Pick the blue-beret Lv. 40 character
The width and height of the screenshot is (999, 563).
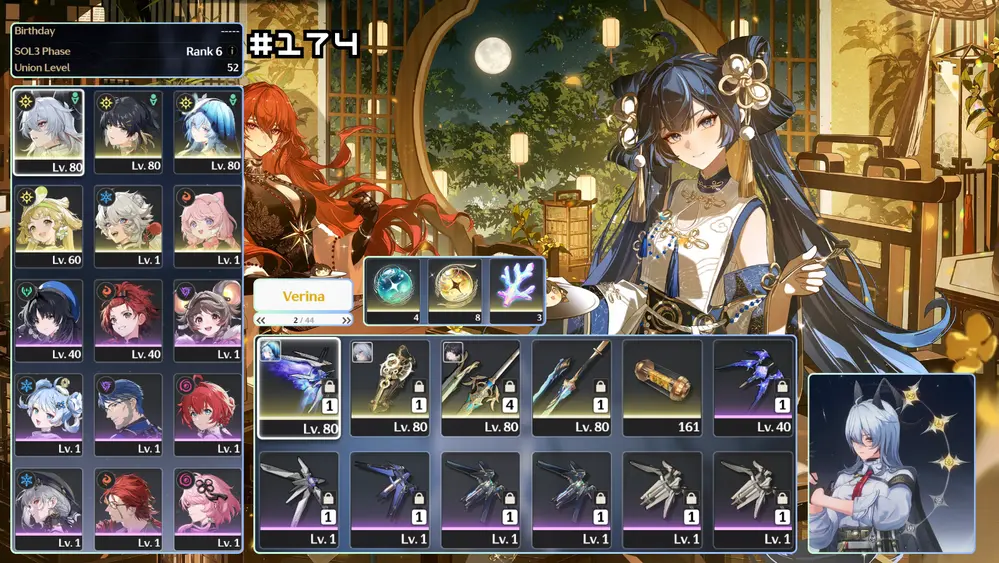48,320
